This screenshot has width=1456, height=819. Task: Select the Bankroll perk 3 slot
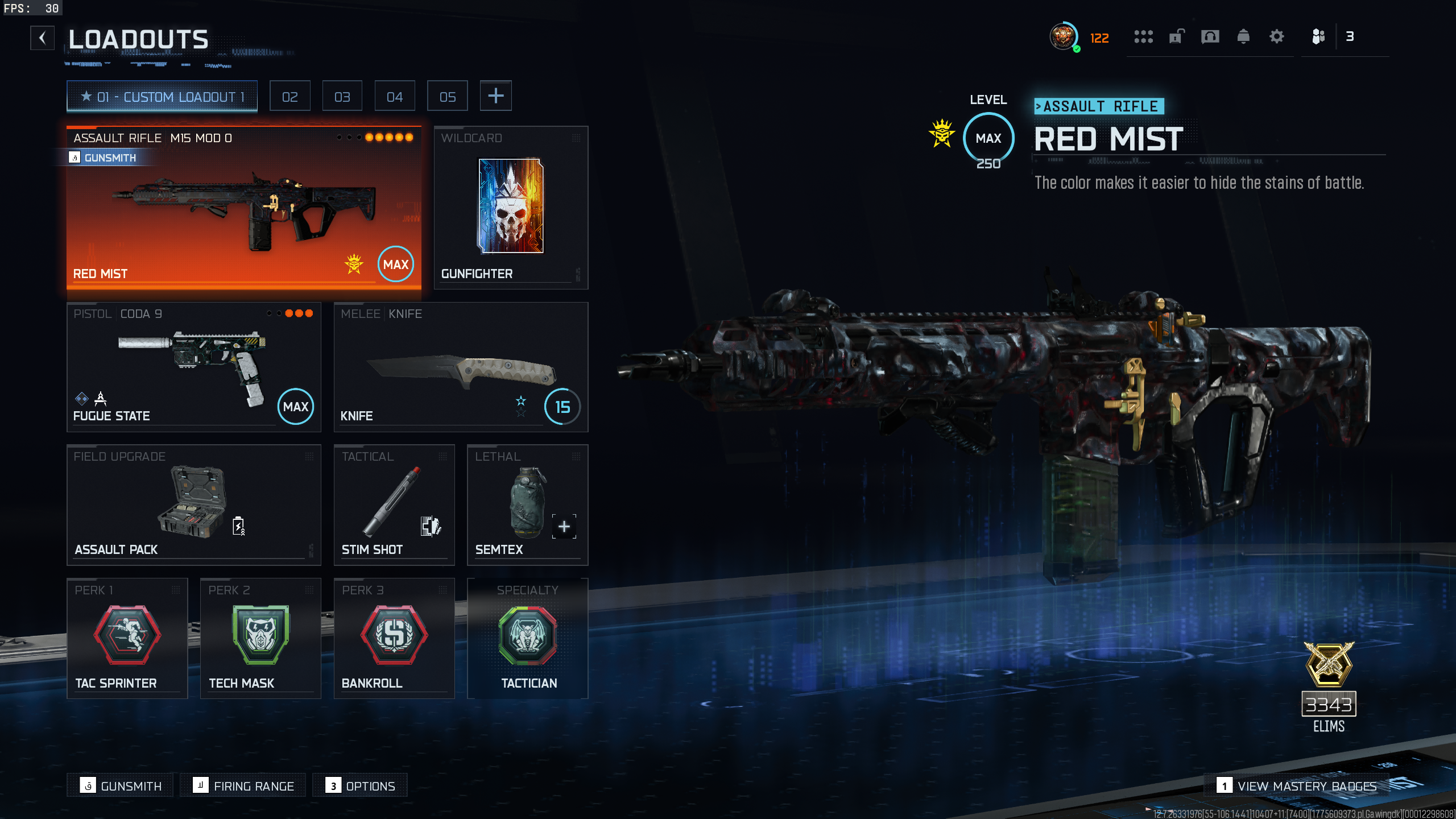pyautogui.click(x=394, y=638)
